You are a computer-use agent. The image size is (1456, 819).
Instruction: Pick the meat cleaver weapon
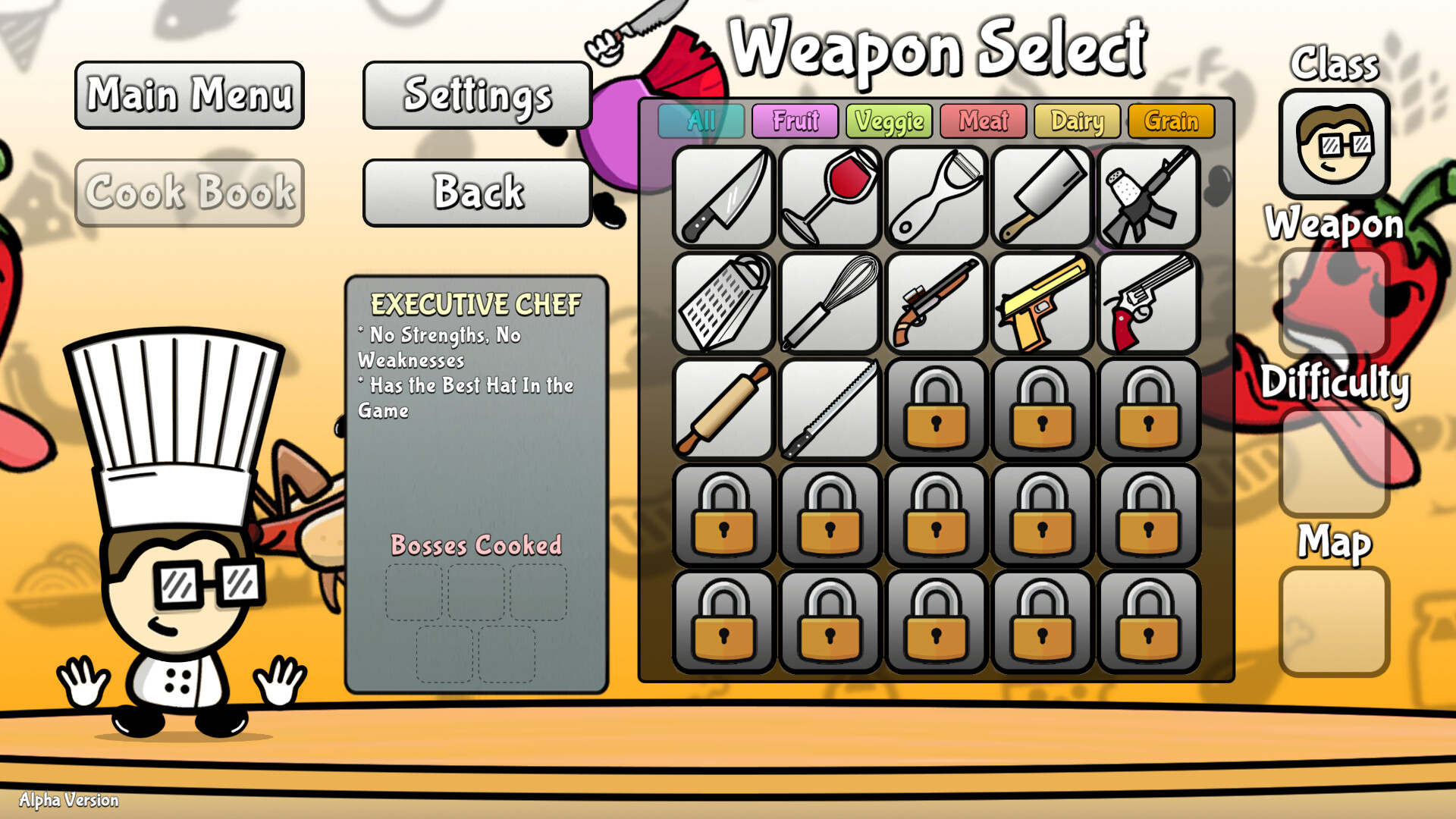click(x=1041, y=197)
